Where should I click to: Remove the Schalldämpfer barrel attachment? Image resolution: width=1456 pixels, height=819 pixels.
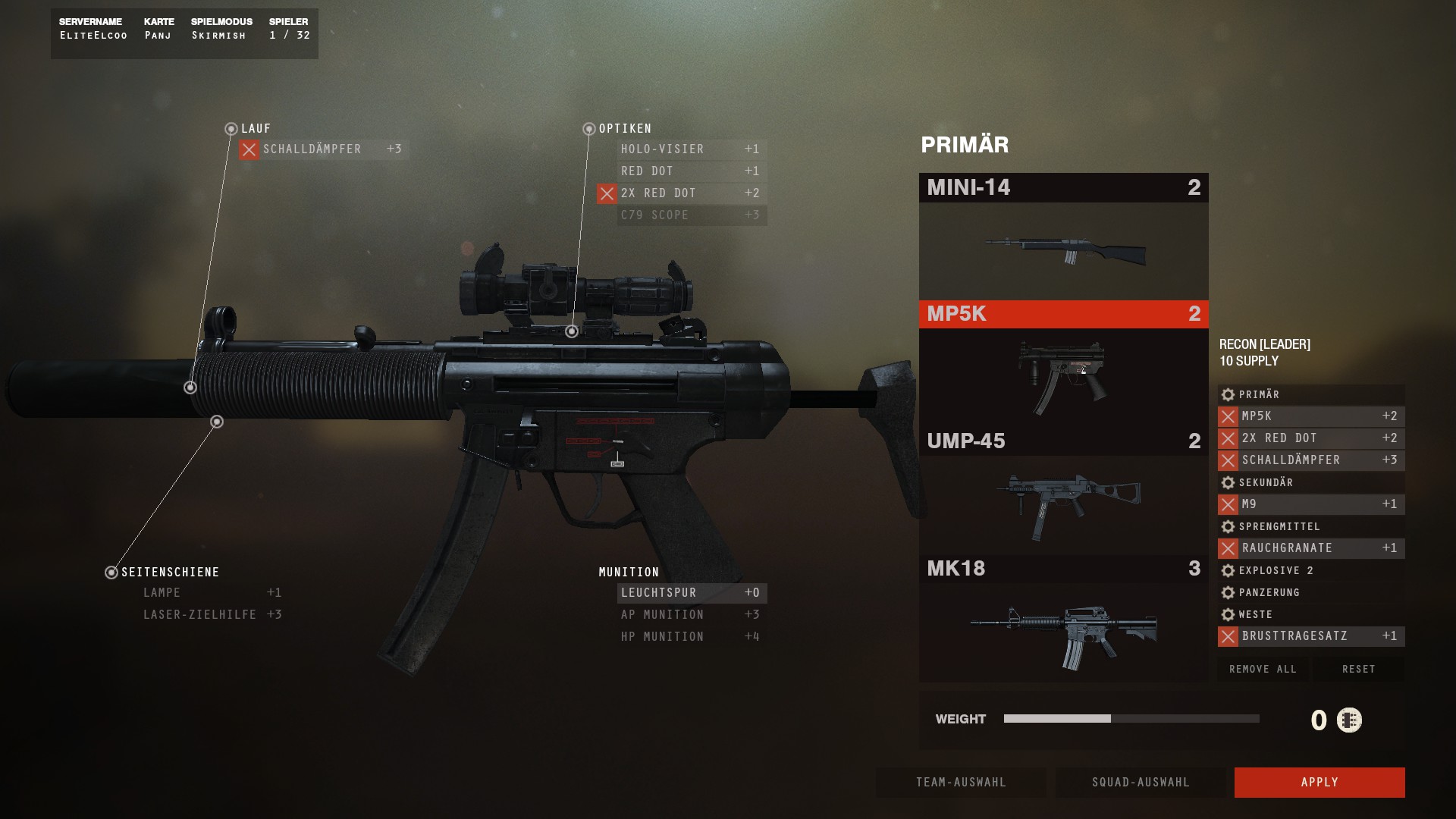tap(249, 150)
